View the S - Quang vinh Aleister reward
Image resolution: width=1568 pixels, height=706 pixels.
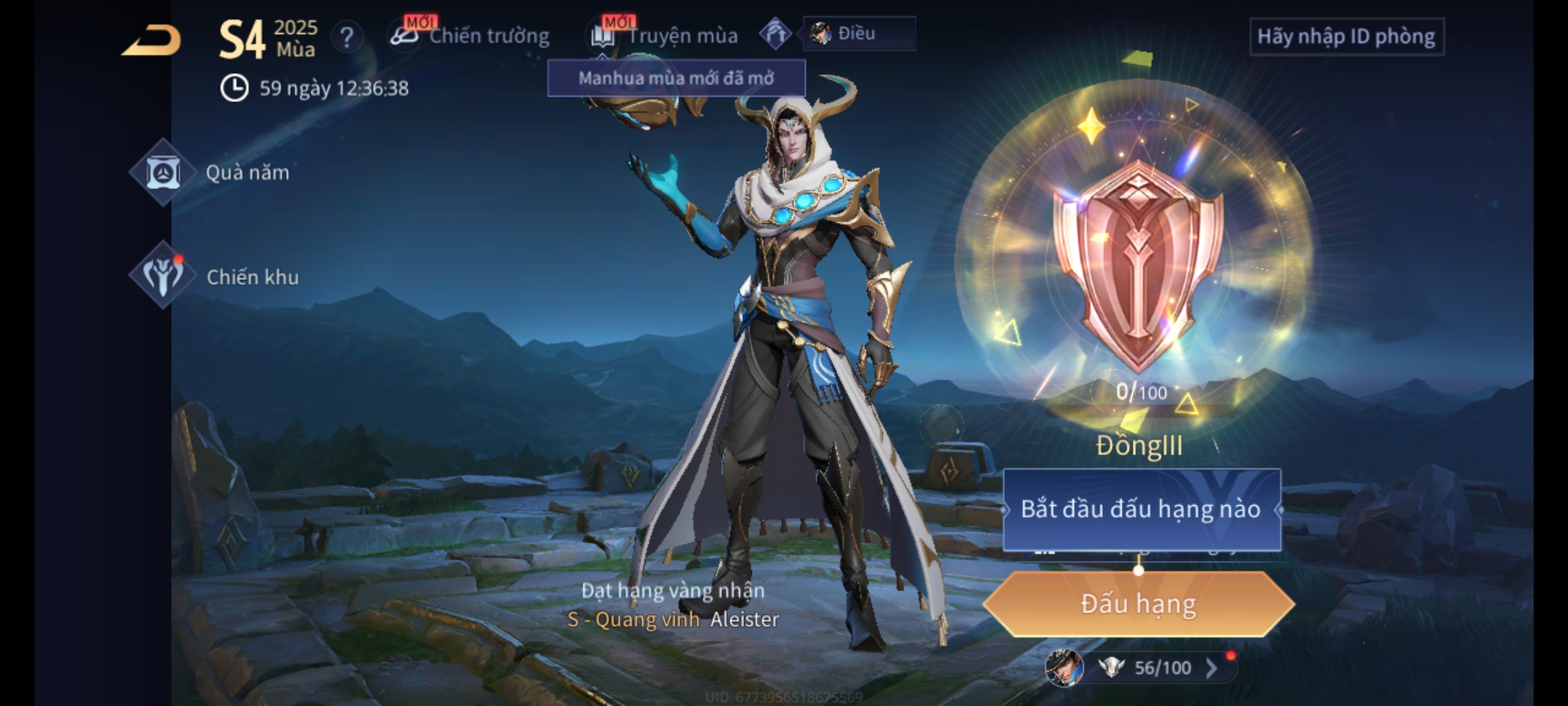673,618
